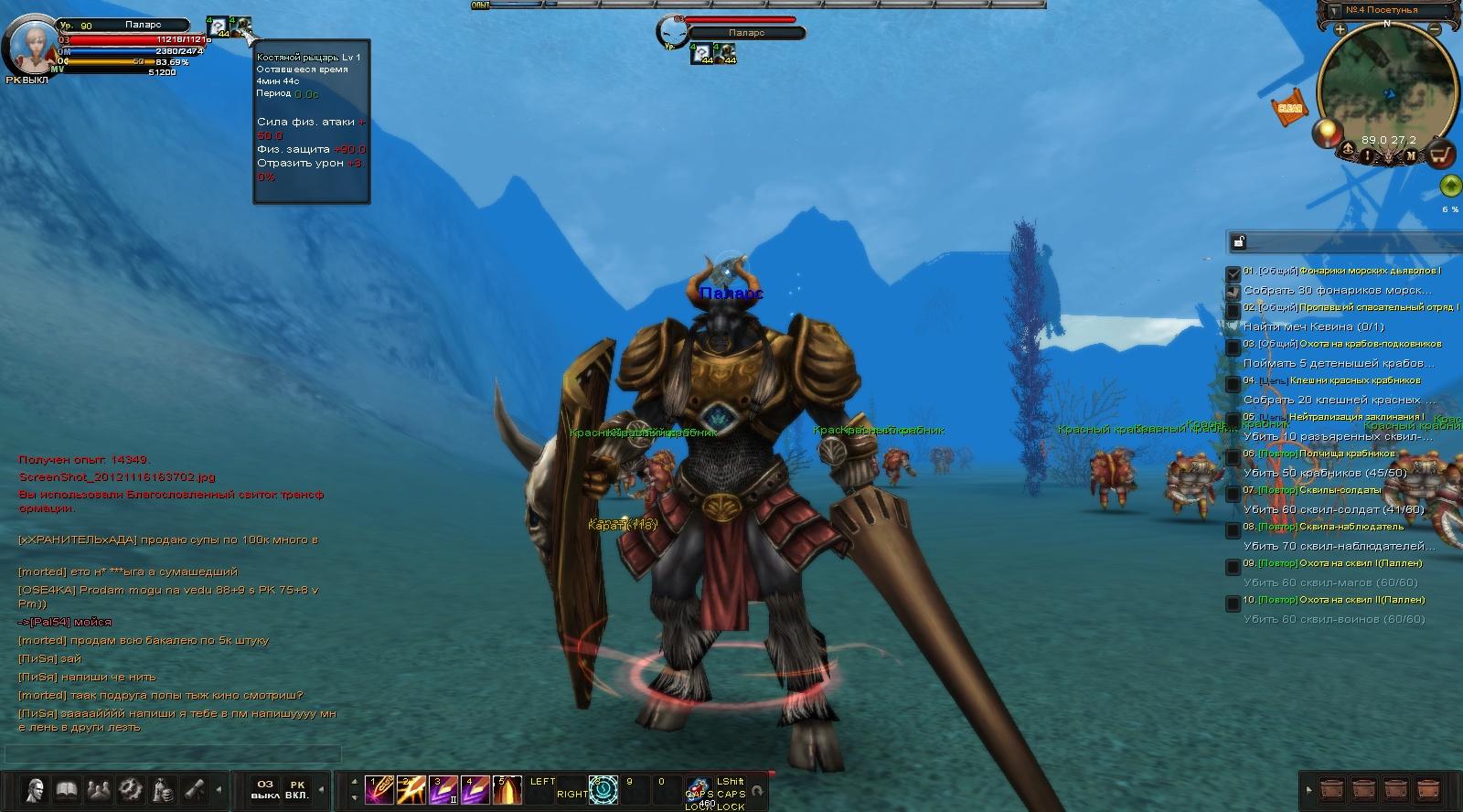Use the cyan rune skill in slot 8
1463x812 pixels.
pyautogui.click(x=603, y=789)
